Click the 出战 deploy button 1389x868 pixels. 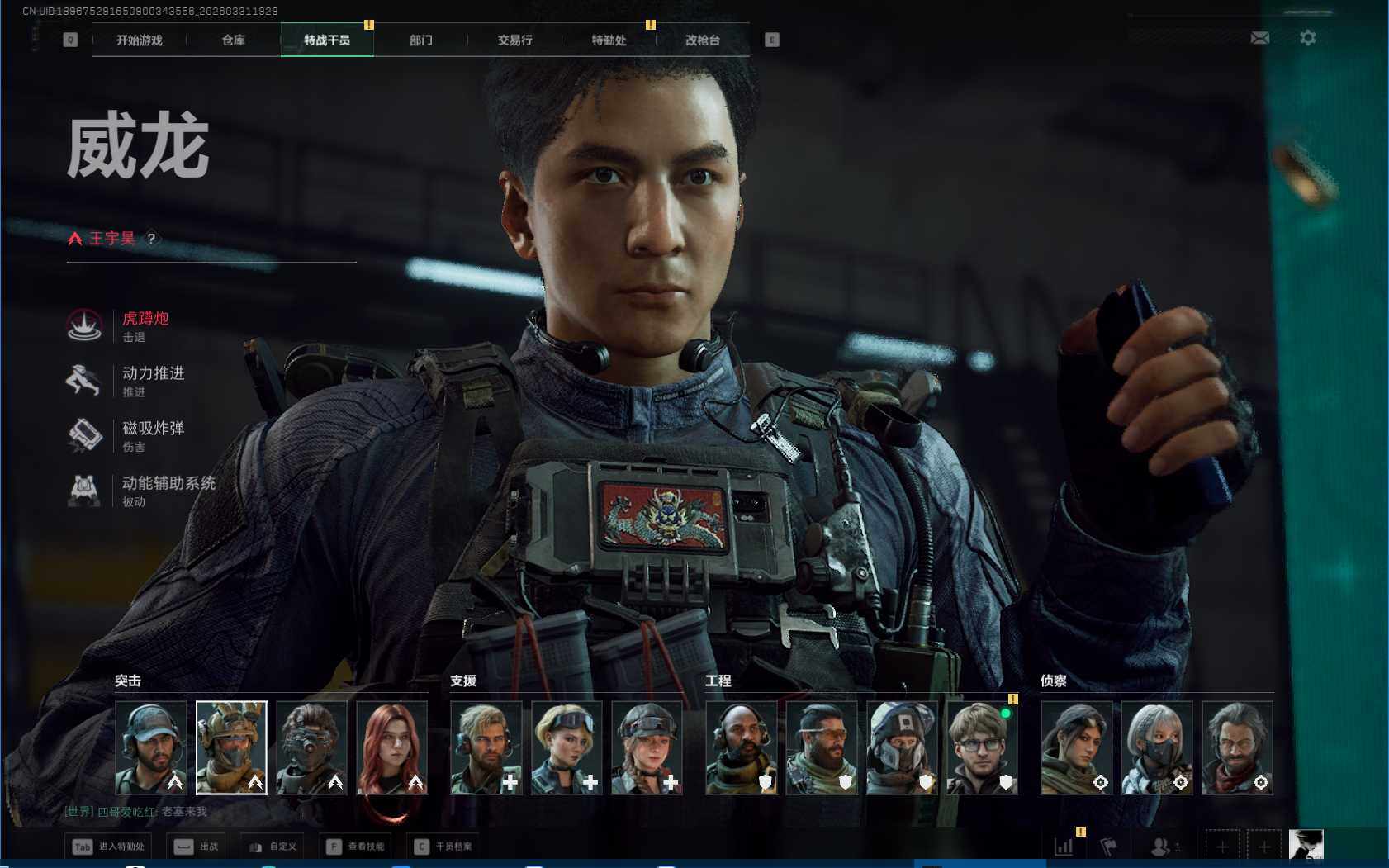tap(198, 847)
